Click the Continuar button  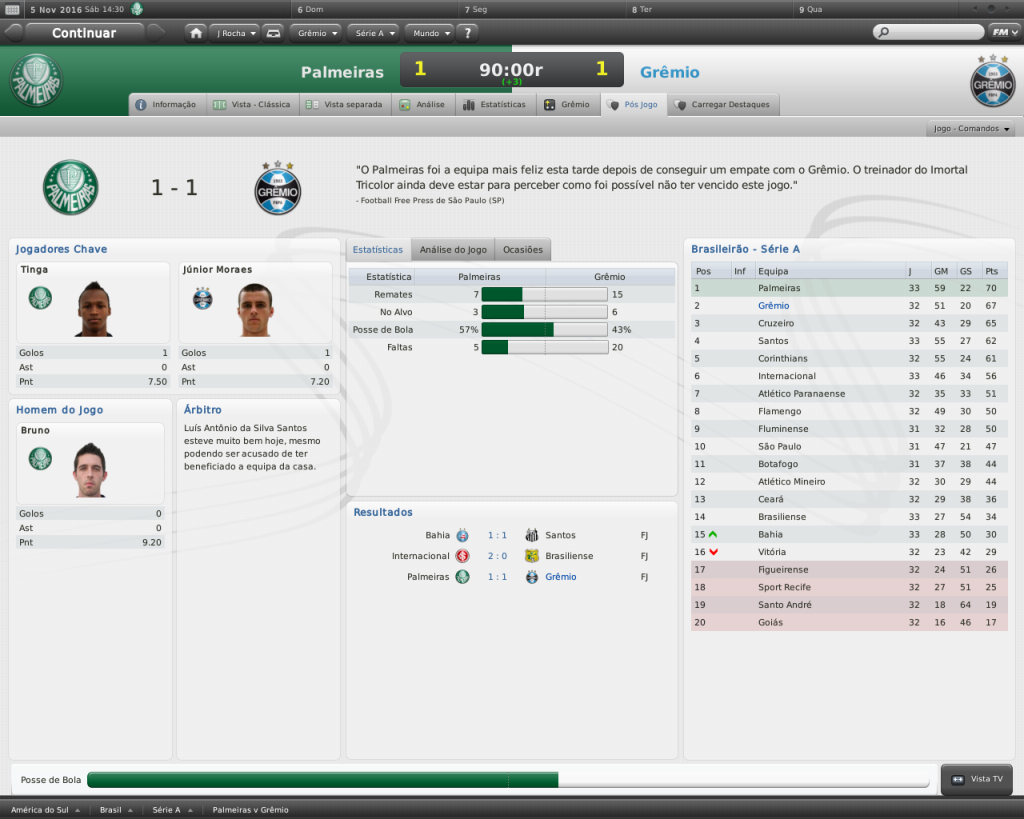[x=84, y=33]
